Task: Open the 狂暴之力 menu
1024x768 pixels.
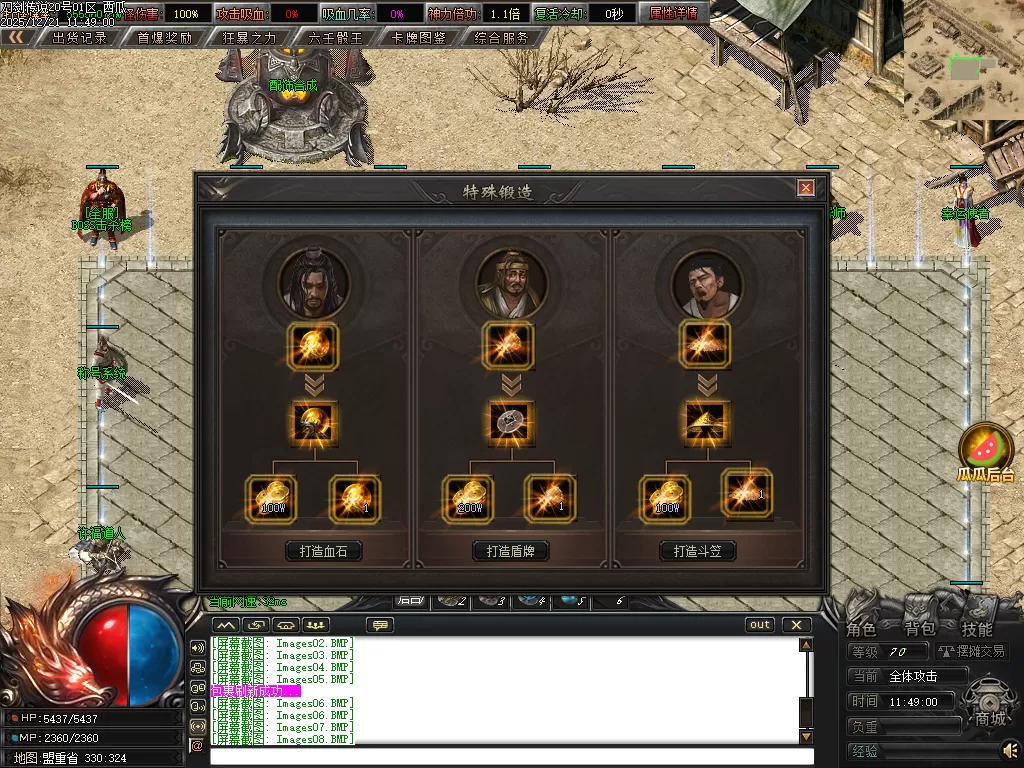Action: tap(250, 38)
